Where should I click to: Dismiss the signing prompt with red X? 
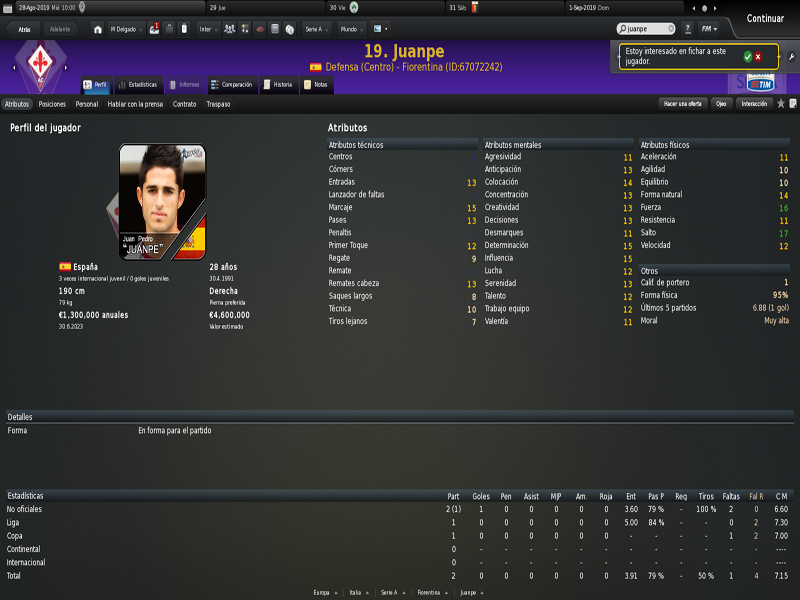(758, 57)
